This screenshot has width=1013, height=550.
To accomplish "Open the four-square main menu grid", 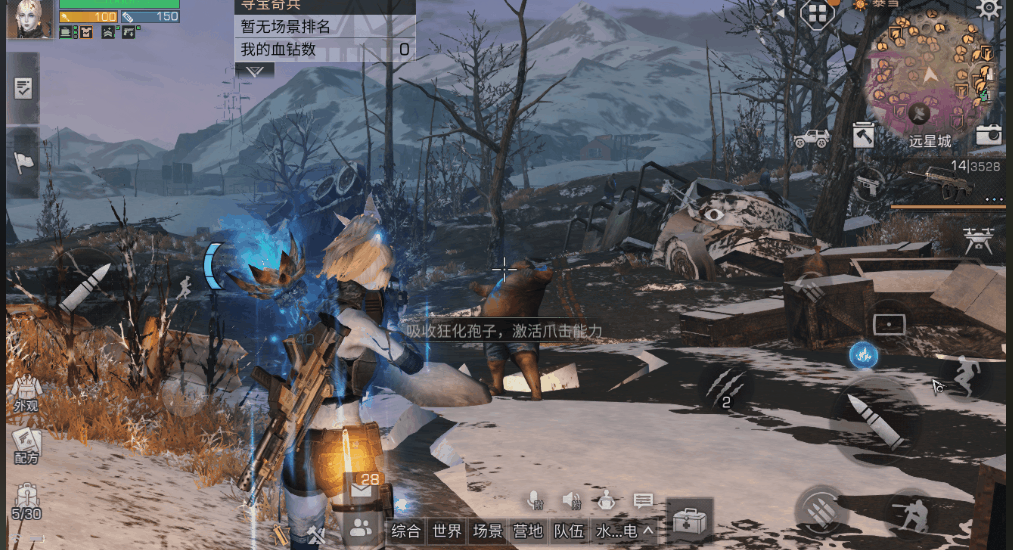I will pos(818,13).
